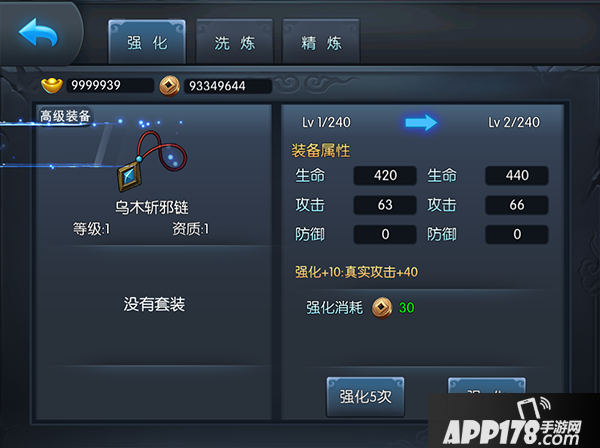Viewport: 600px width, 448px height.
Task: Select the 精炼 tab
Action: coord(321,43)
